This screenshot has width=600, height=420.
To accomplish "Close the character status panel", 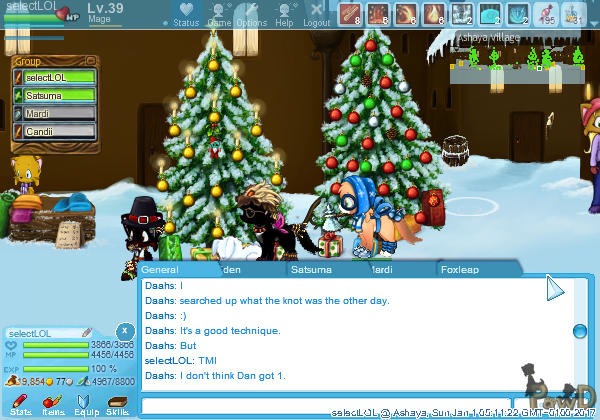I will 124,330.
